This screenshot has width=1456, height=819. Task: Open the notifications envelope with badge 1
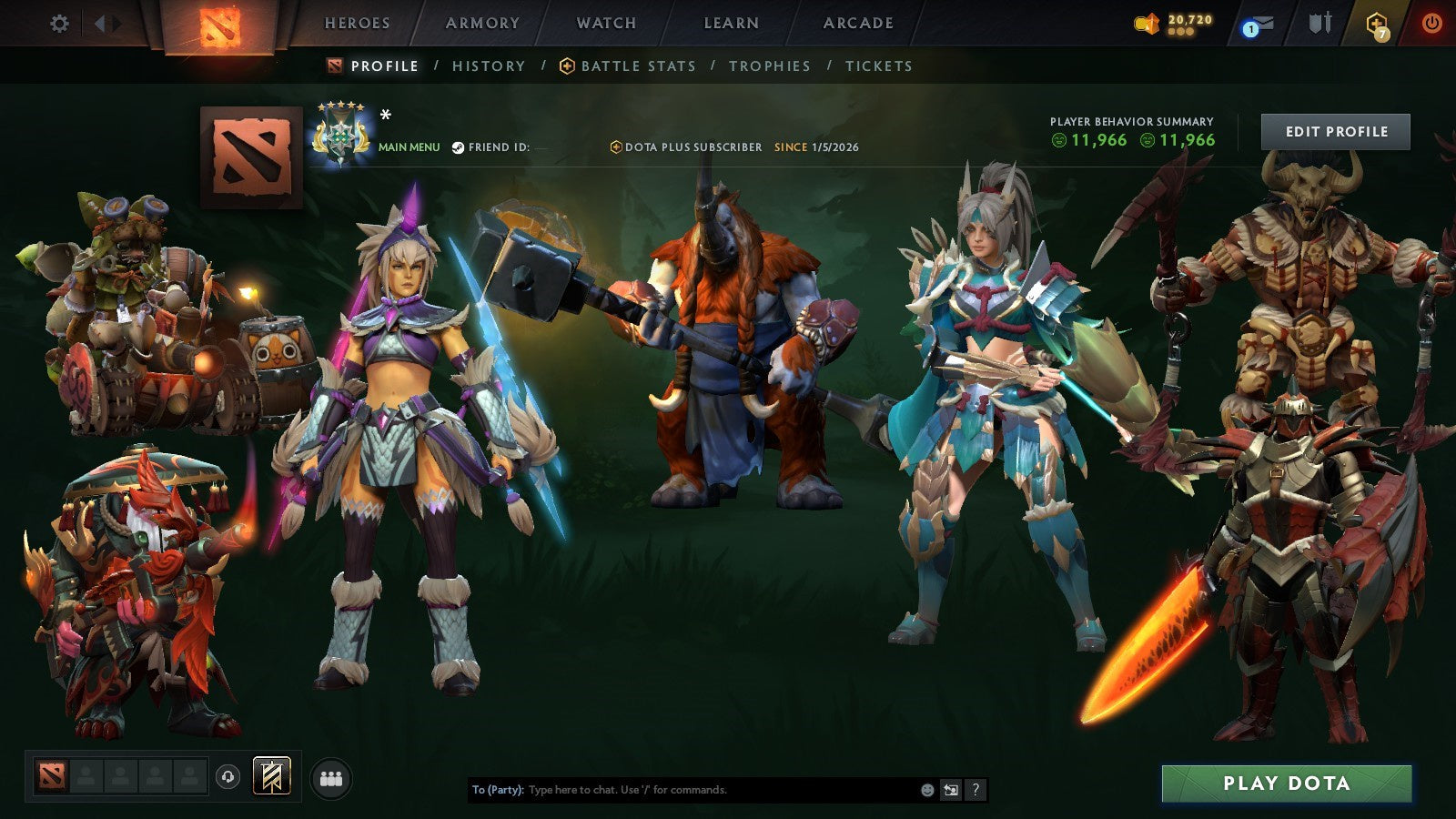pyautogui.click(x=1259, y=25)
